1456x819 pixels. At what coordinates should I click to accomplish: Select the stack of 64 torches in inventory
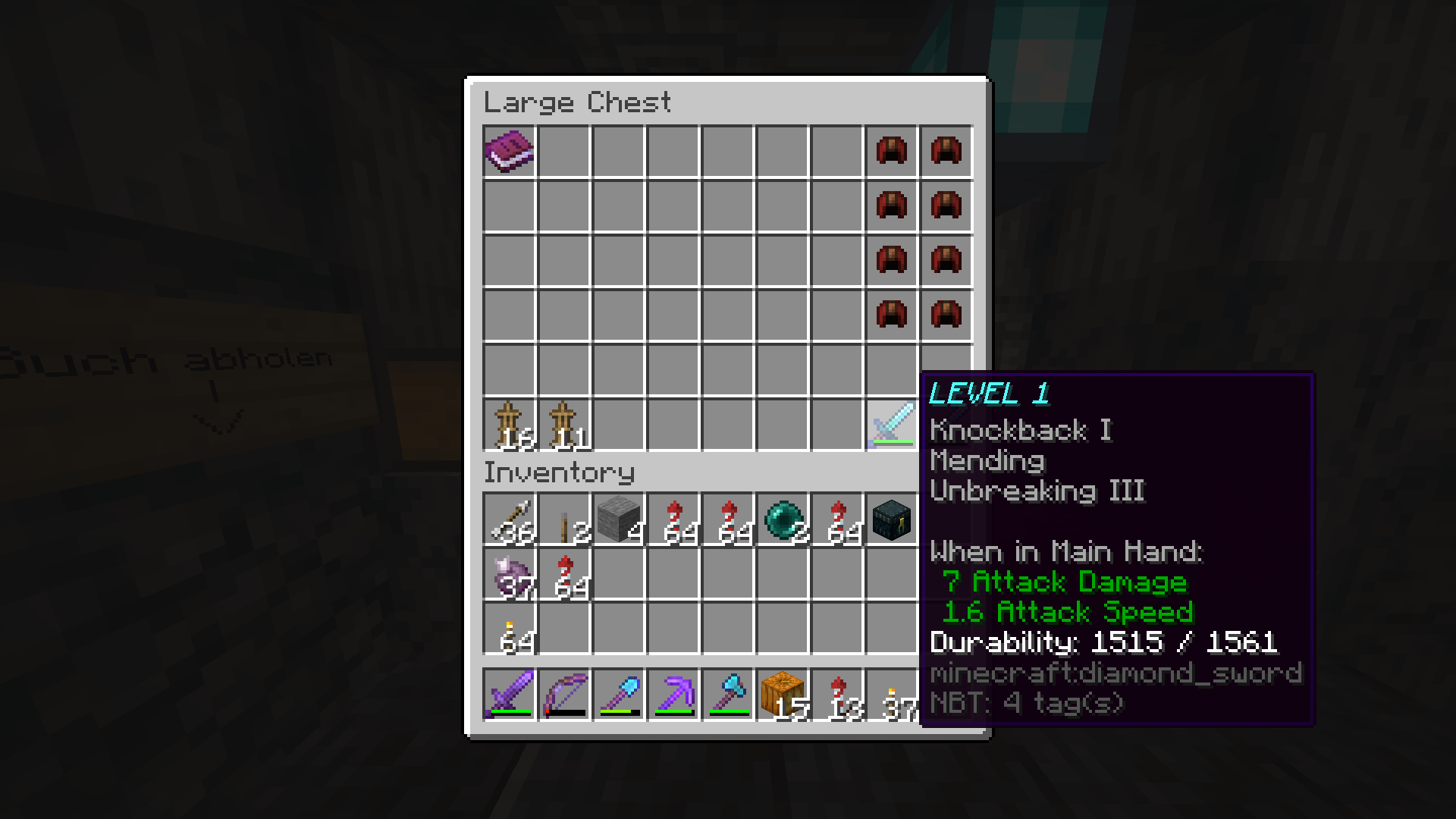509,630
